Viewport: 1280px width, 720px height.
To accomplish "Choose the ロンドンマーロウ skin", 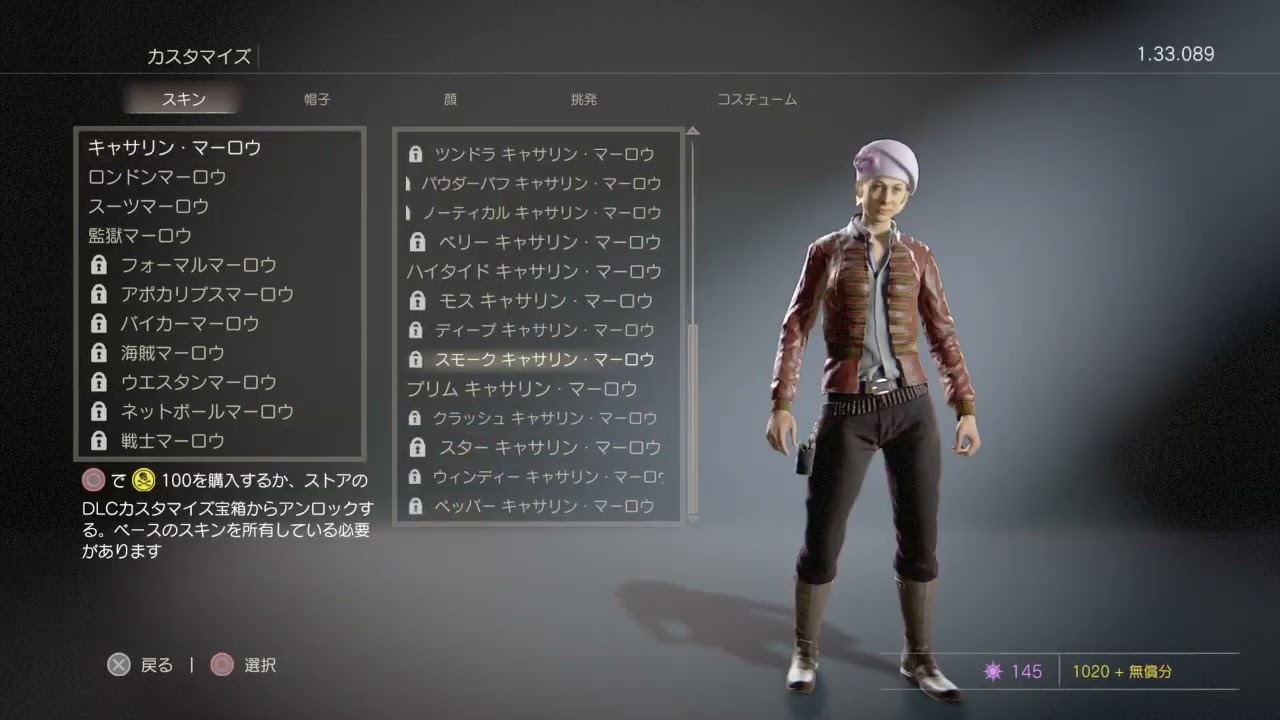I will tap(158, 177).
